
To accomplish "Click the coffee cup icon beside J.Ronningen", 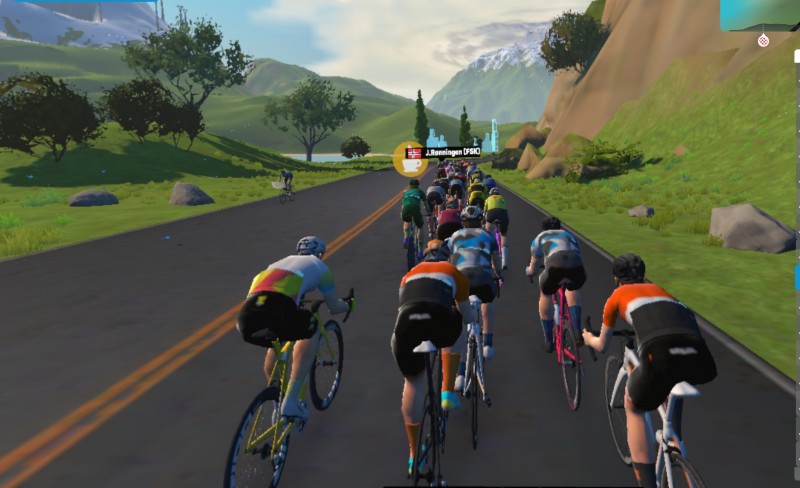I will click(x=410, y=159).
